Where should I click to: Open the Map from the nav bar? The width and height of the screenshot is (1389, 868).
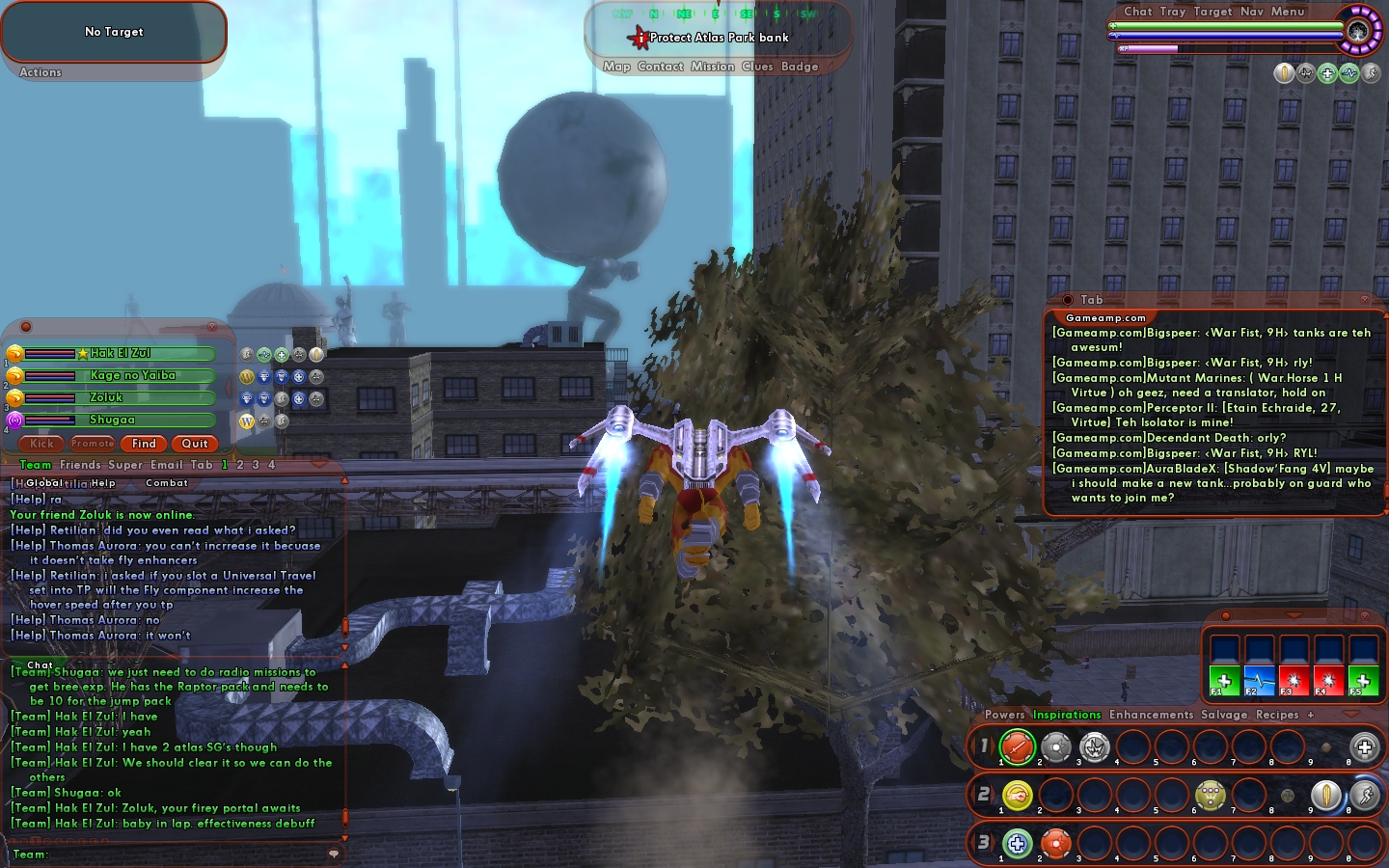(616, 67)
